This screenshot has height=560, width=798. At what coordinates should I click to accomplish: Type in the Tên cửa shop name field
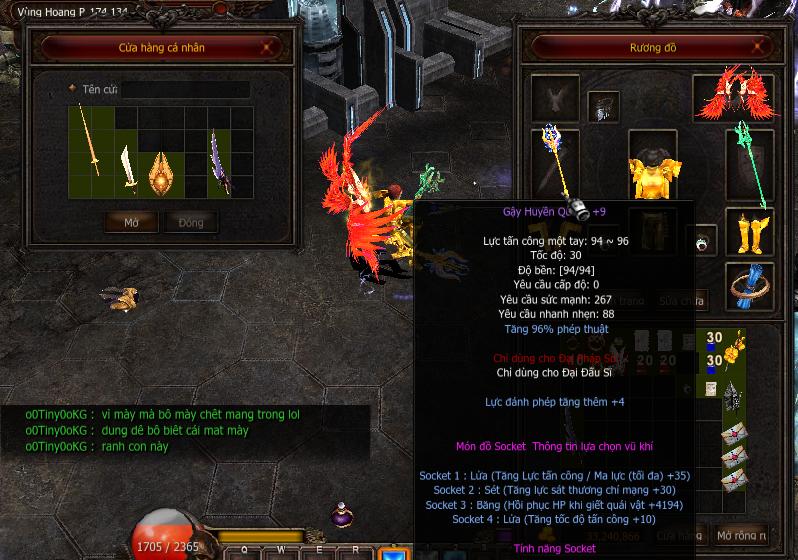click(185, 89)
